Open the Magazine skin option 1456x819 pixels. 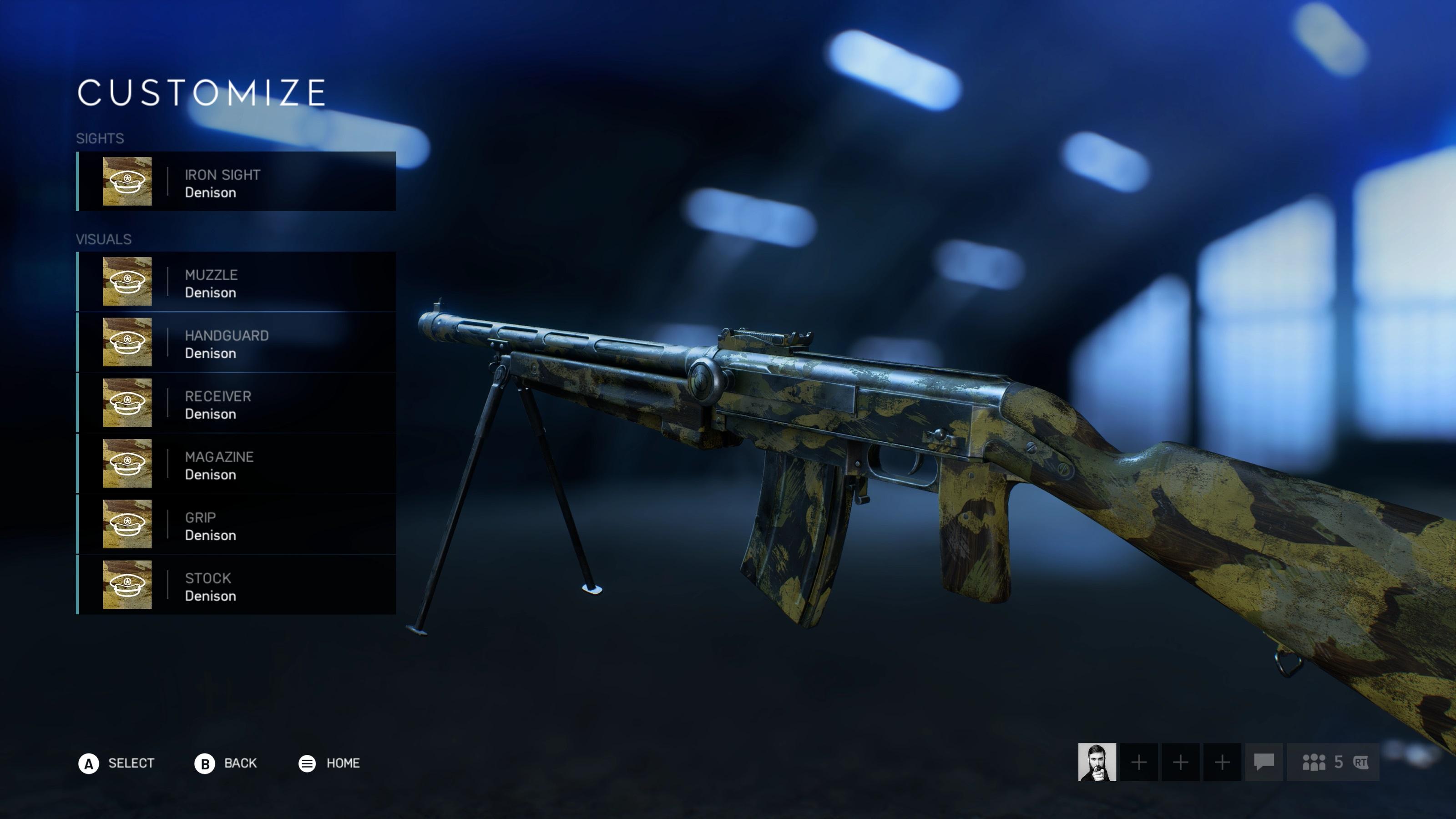236,464
